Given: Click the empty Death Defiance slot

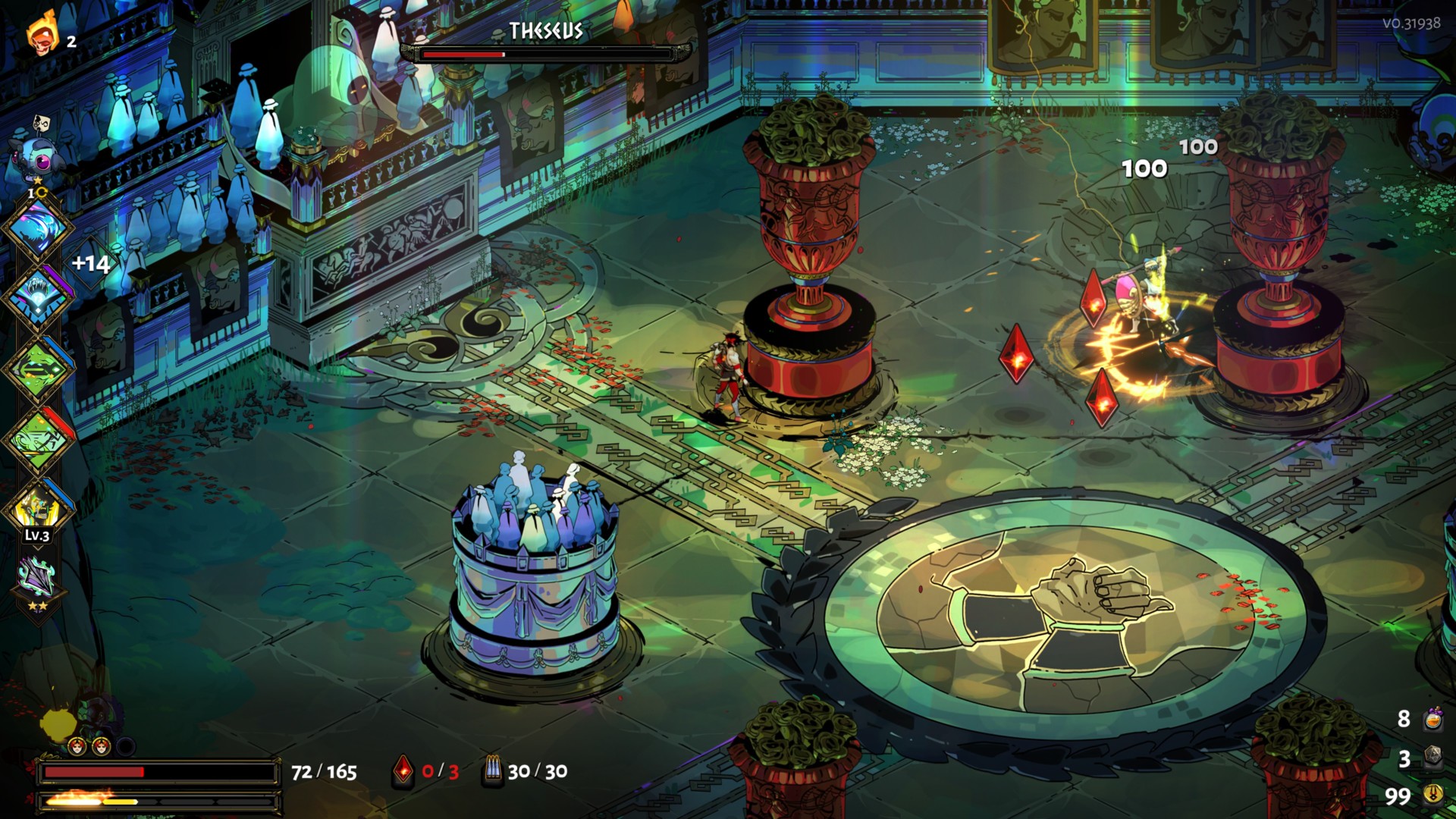Looking at the screenshot, I should coord(126,747).
